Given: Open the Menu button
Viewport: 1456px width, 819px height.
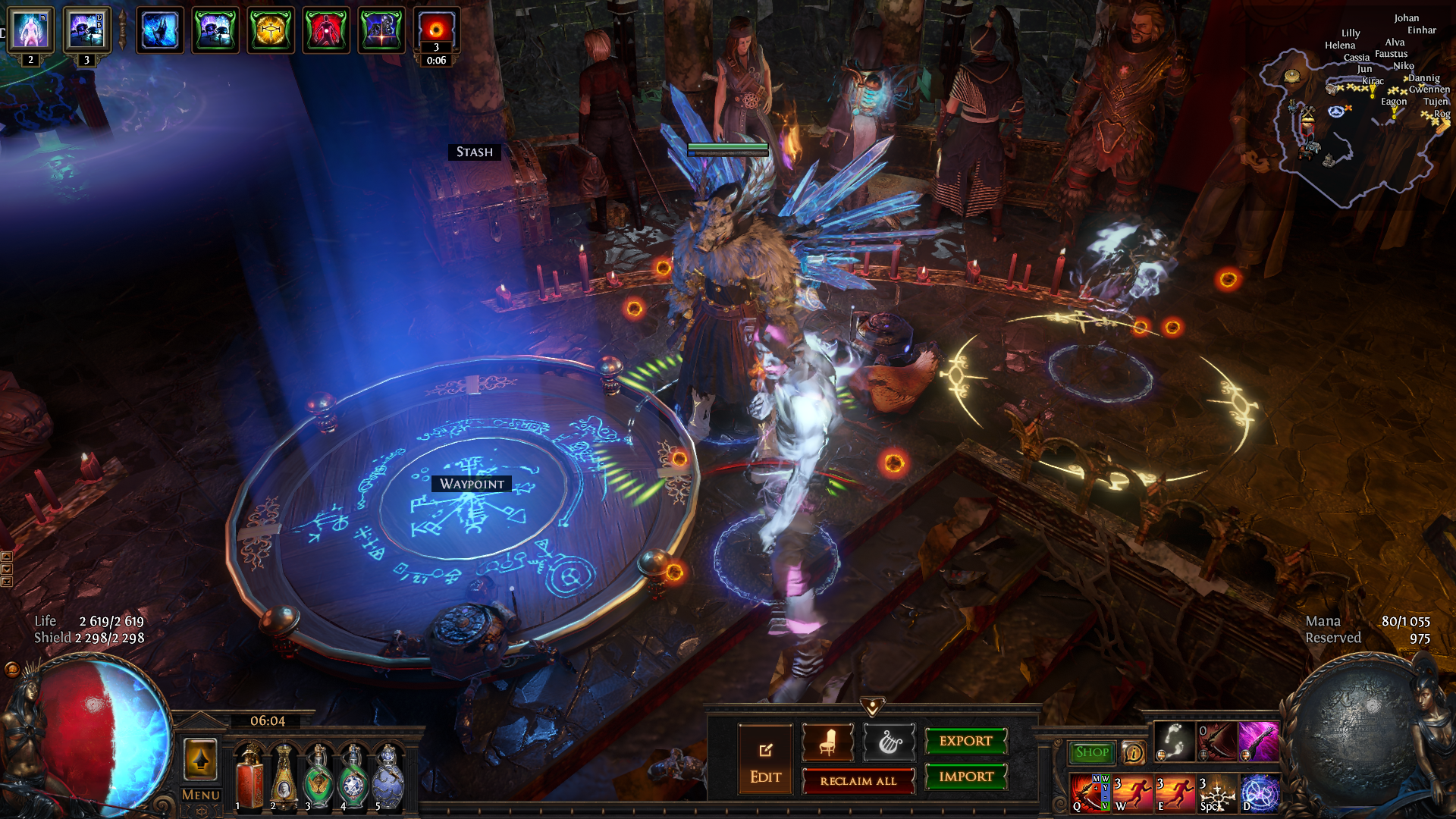Looking at the screenshot, I should (x=201, y=795).
